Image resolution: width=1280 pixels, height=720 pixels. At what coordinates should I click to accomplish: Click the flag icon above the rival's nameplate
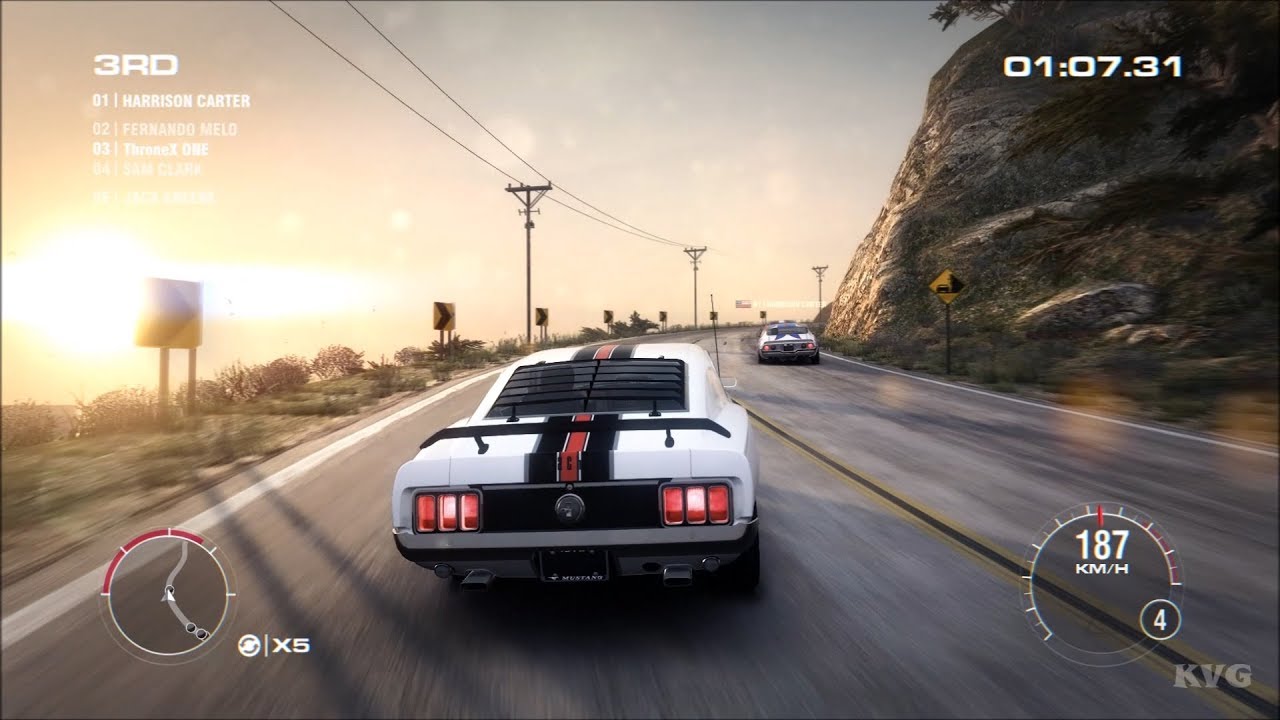(744, 304)
